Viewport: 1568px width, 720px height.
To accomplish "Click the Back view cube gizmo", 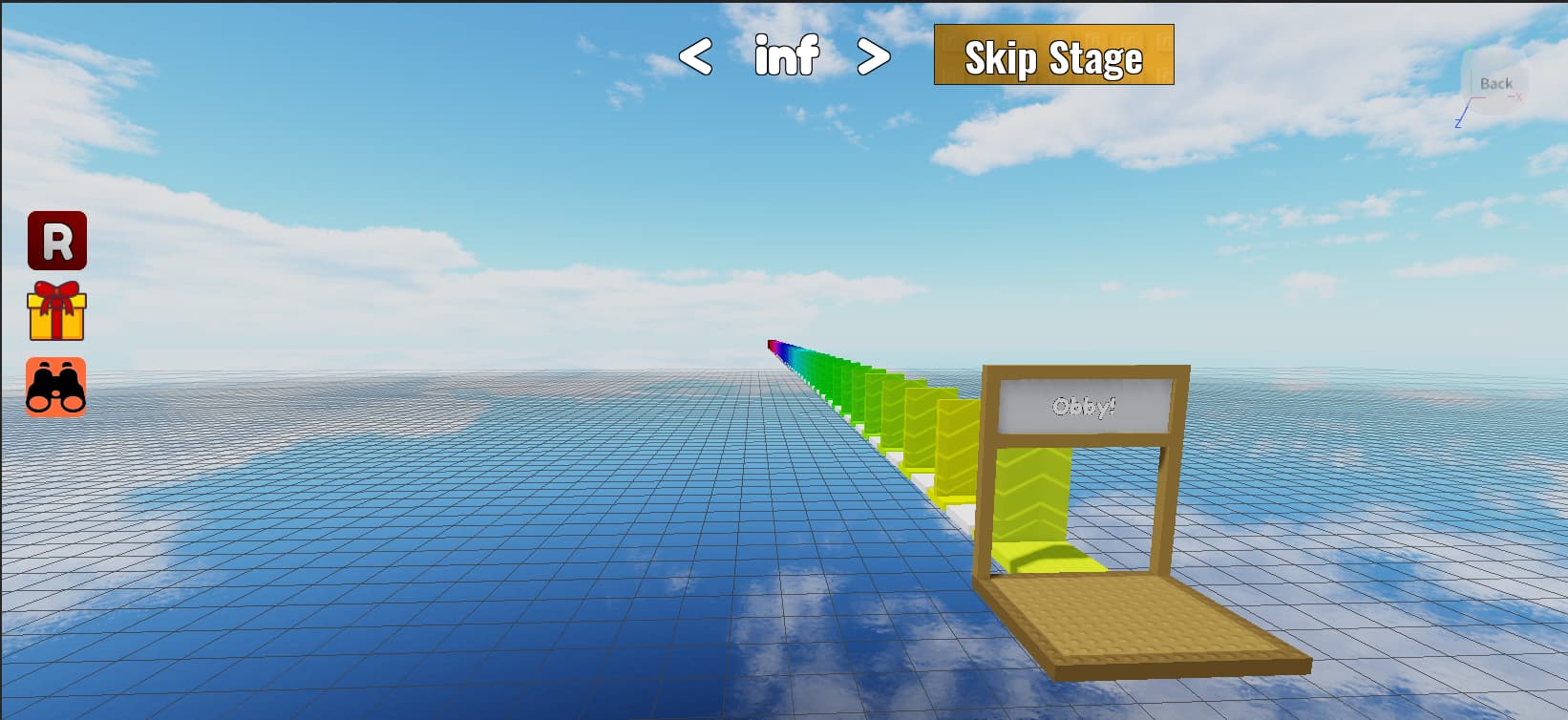I will coord(1496,84).
